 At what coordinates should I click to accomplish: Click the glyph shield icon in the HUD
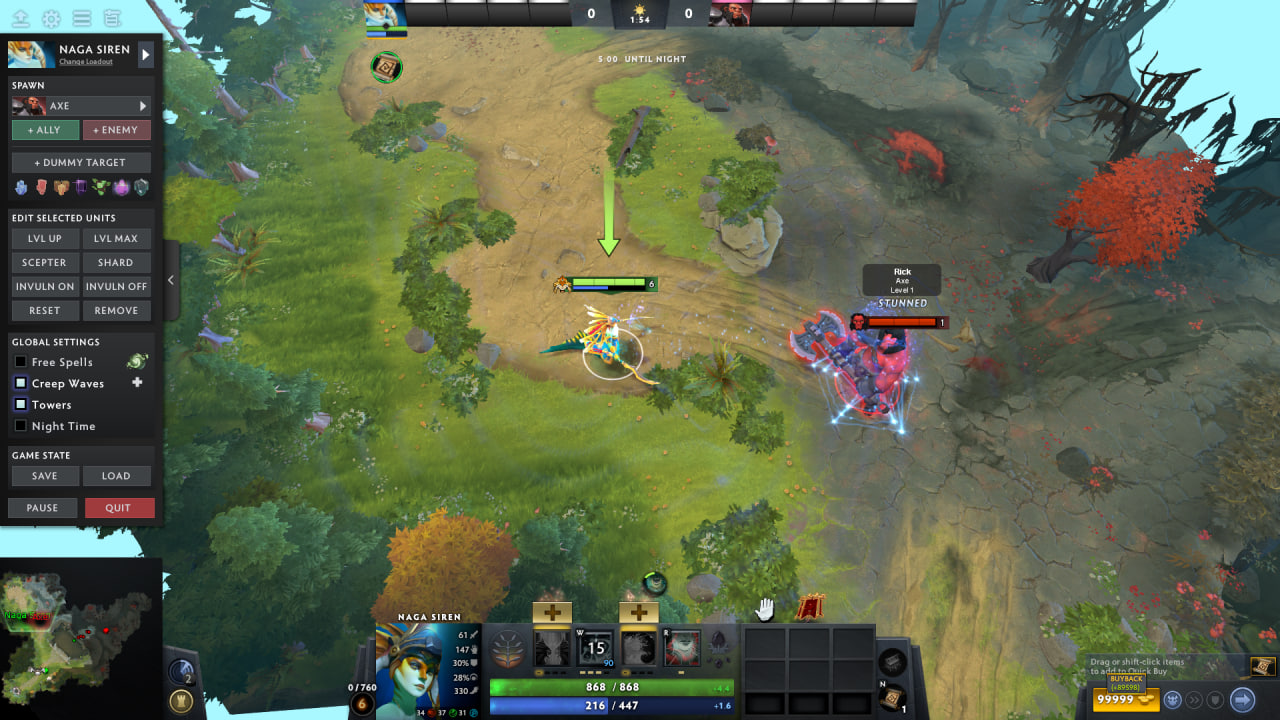tap(1215, 699)
